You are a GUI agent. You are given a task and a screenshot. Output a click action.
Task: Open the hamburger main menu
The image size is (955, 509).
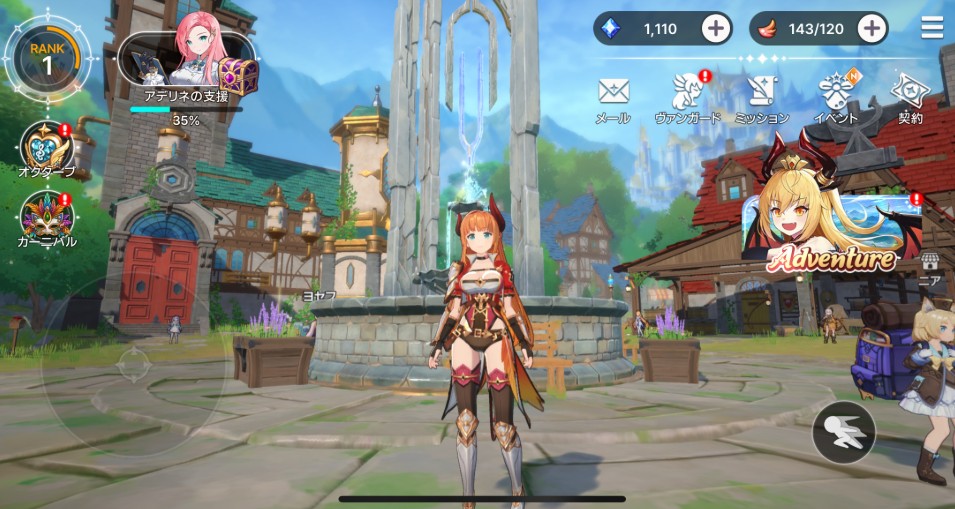(932, 28)
